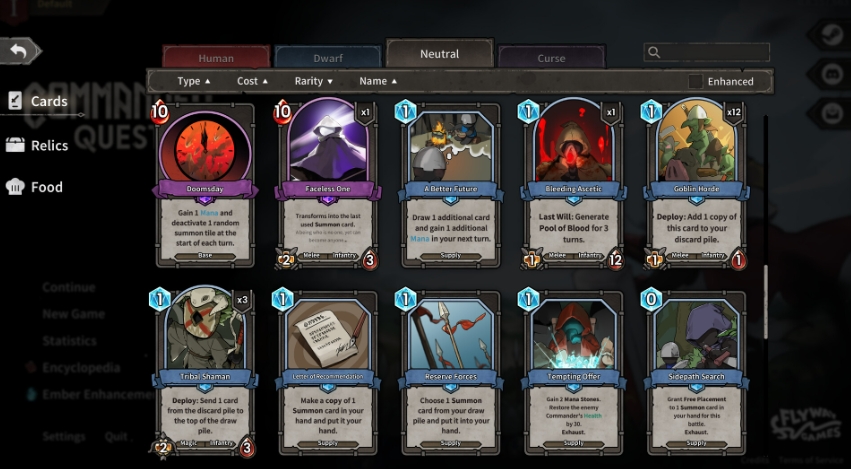This screenshot has width=851, height=469.
Task: Select the Neutral card tab
Action: 439,54
